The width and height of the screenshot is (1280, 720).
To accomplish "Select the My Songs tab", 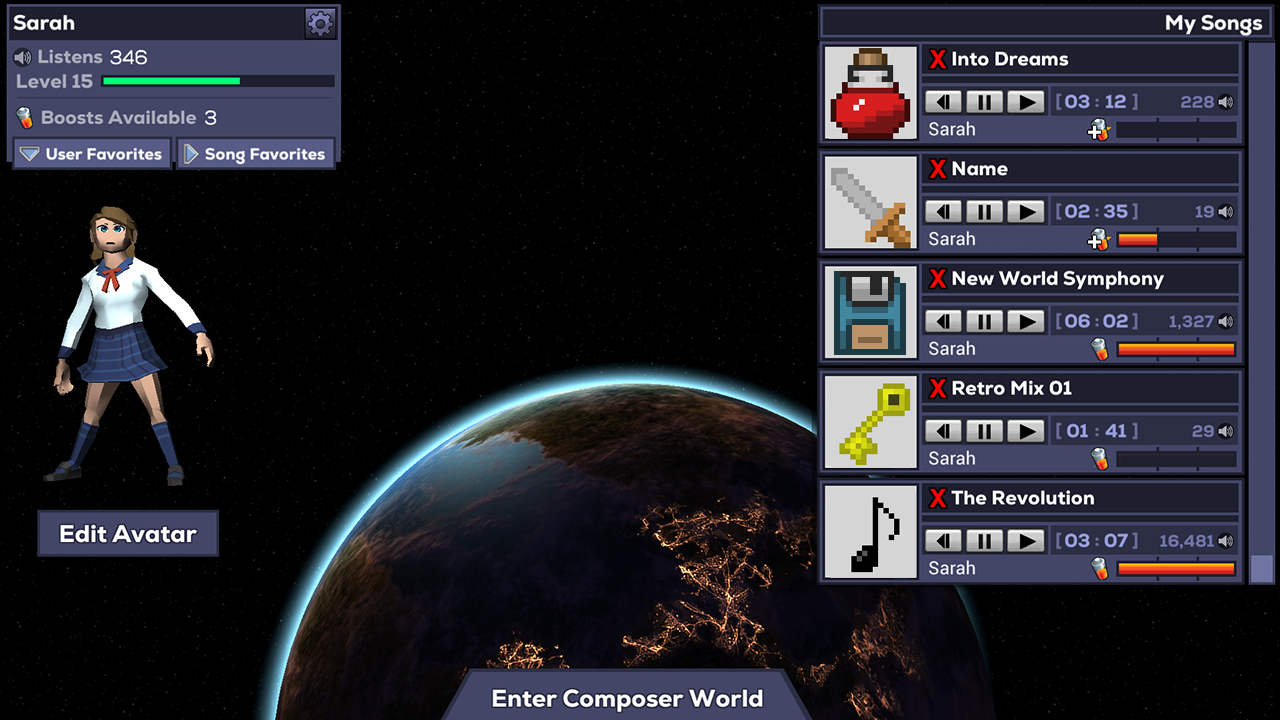I will (x=1213, y=22).
